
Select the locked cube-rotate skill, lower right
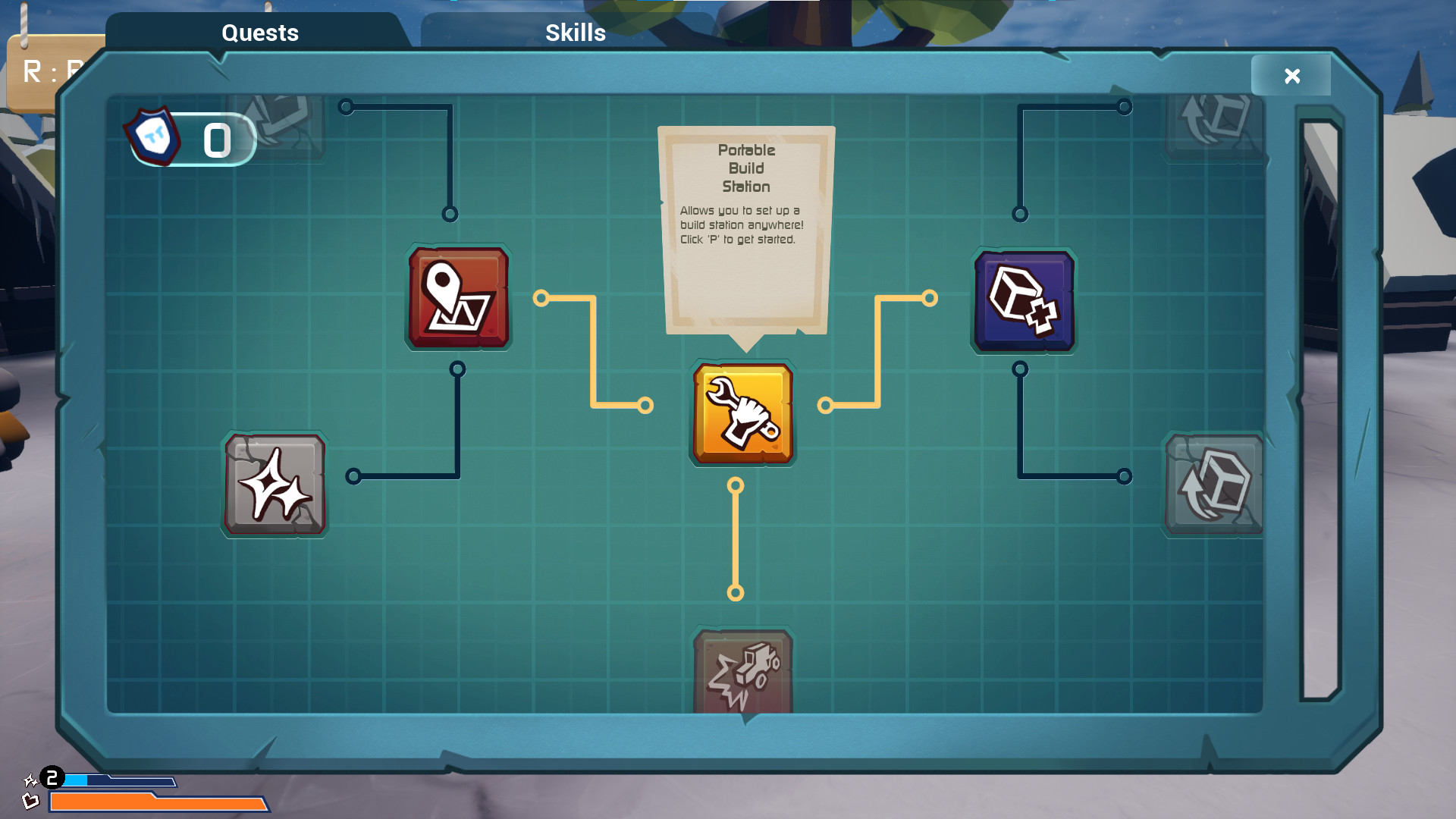point(1214,485)
